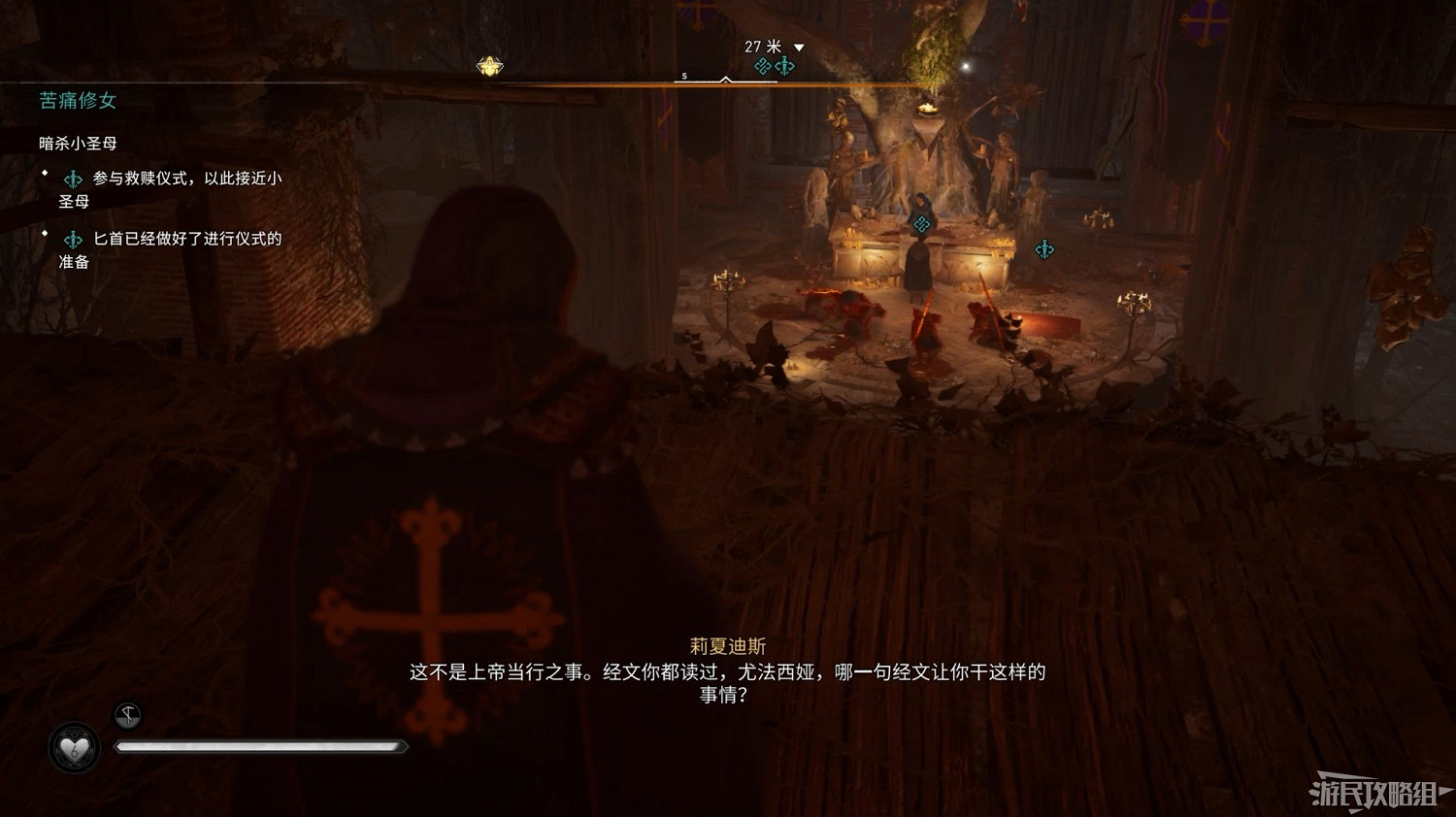1456x817 pixels.
Task: Toggle the second objective diamond bullet marker
Action: pos(44,233)
